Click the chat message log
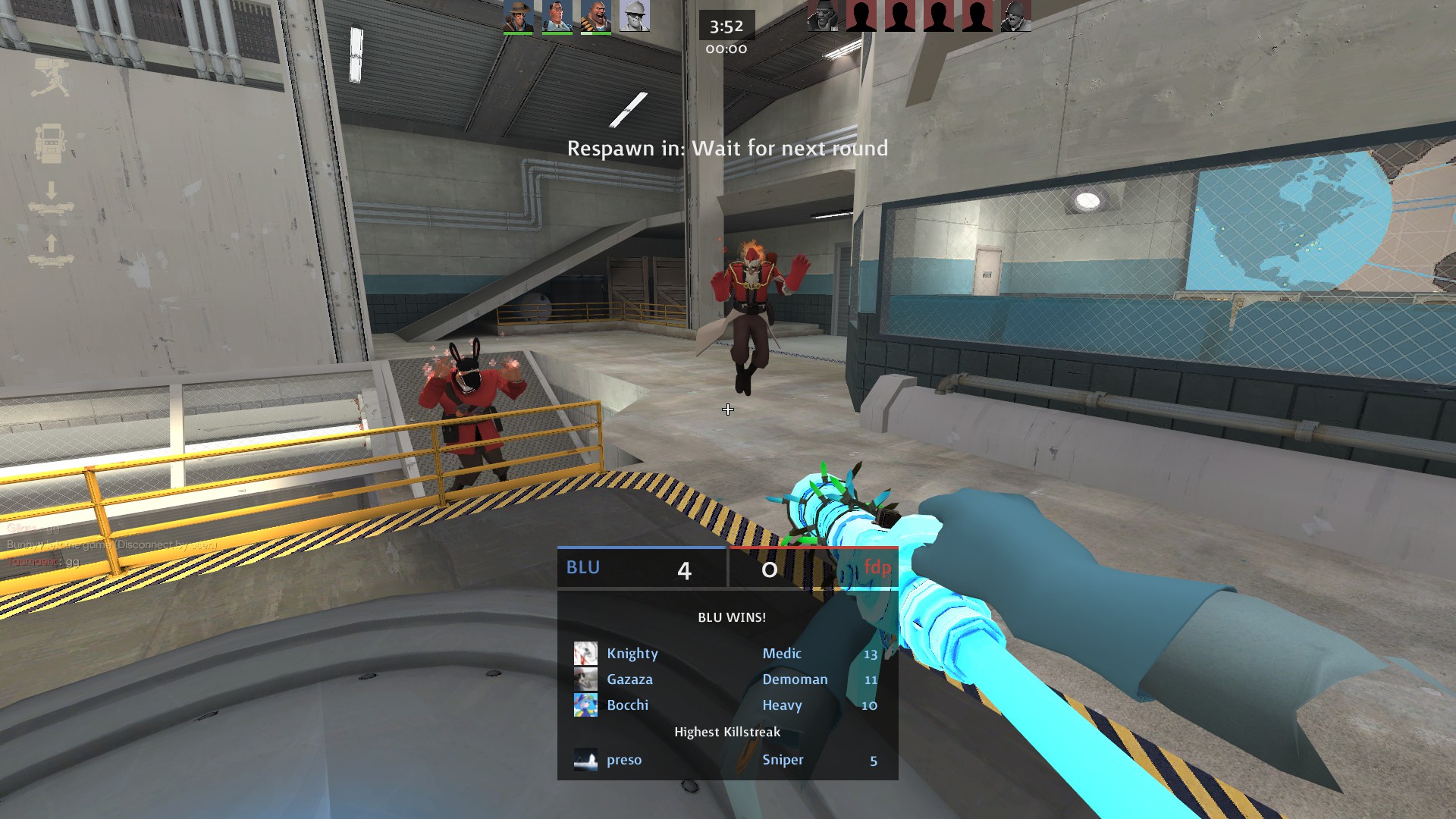 (x=106, y=545)
